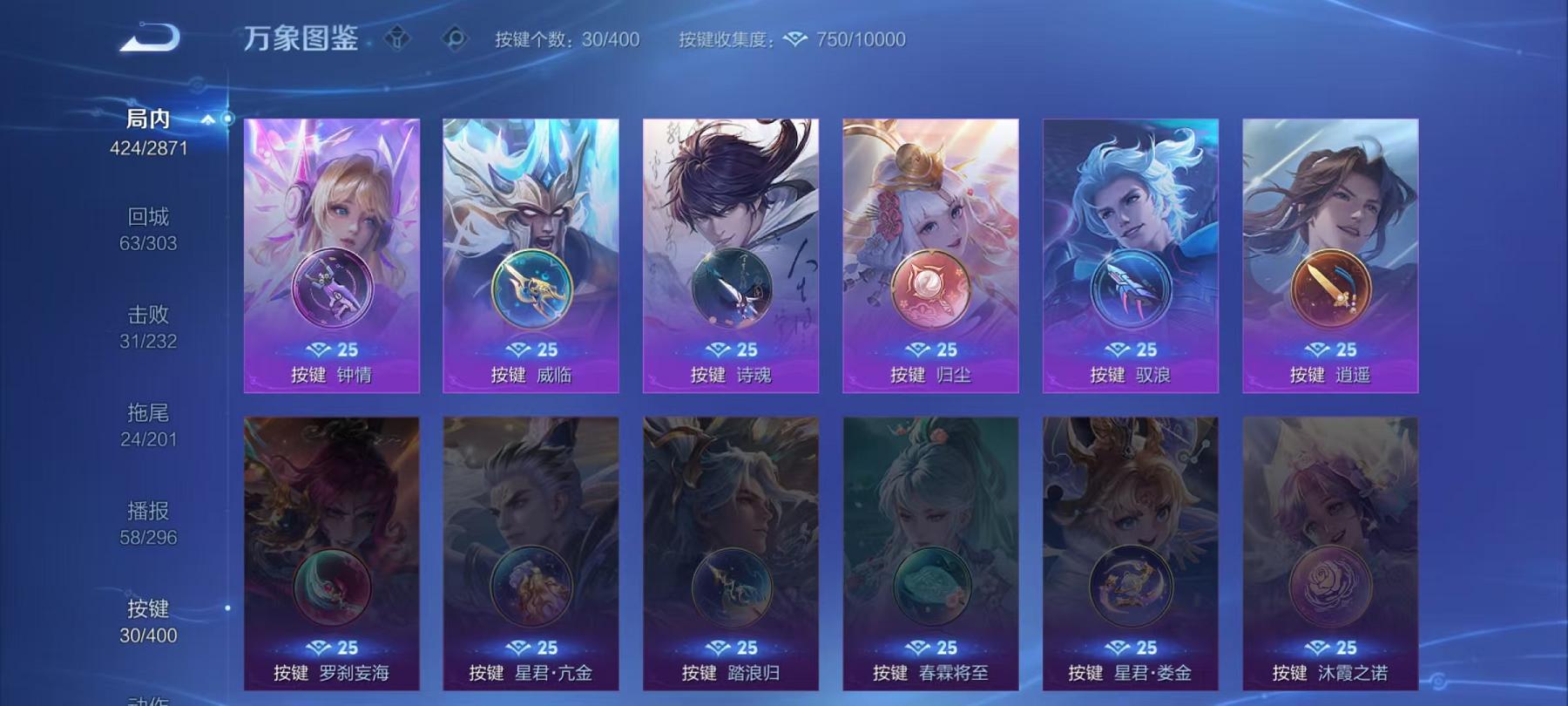This screenshot has height=706, width=1568.
Task: Click the magnifying glass search icon
Action: pos(453,37)
